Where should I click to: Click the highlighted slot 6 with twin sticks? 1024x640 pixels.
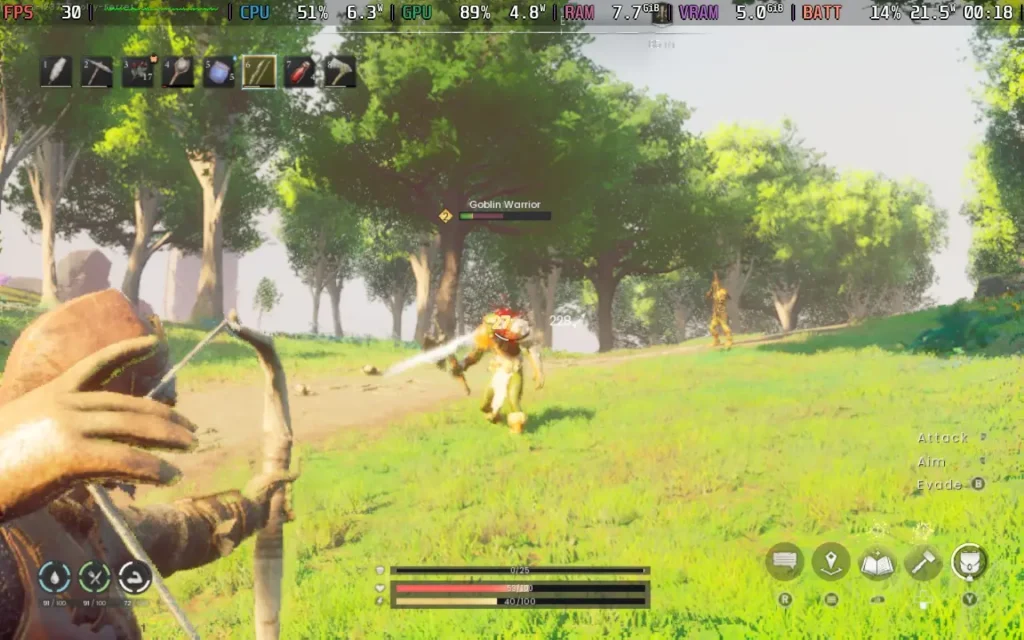(259, 71)
